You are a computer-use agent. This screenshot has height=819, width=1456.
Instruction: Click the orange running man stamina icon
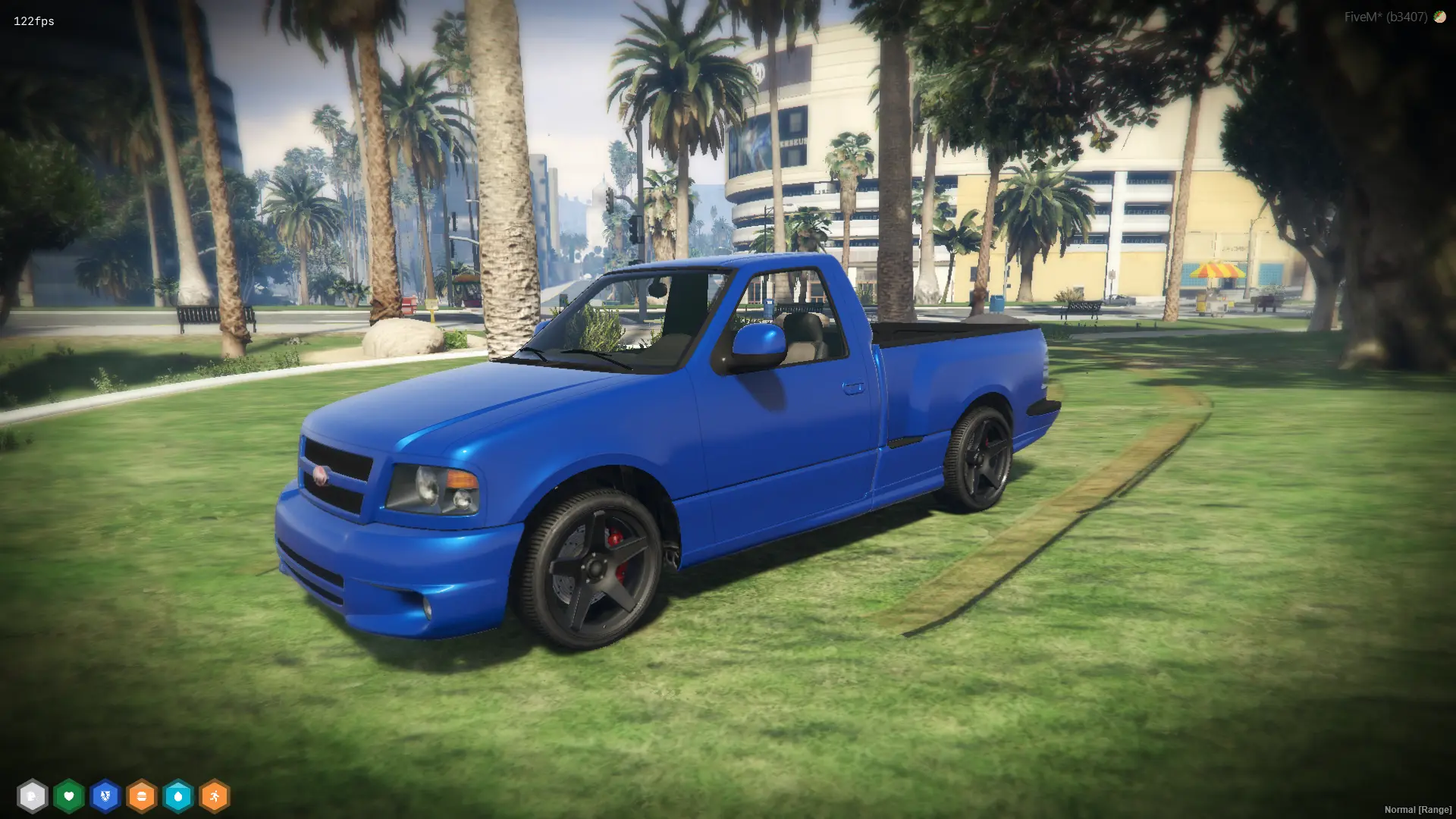click(x=215, y=796)
